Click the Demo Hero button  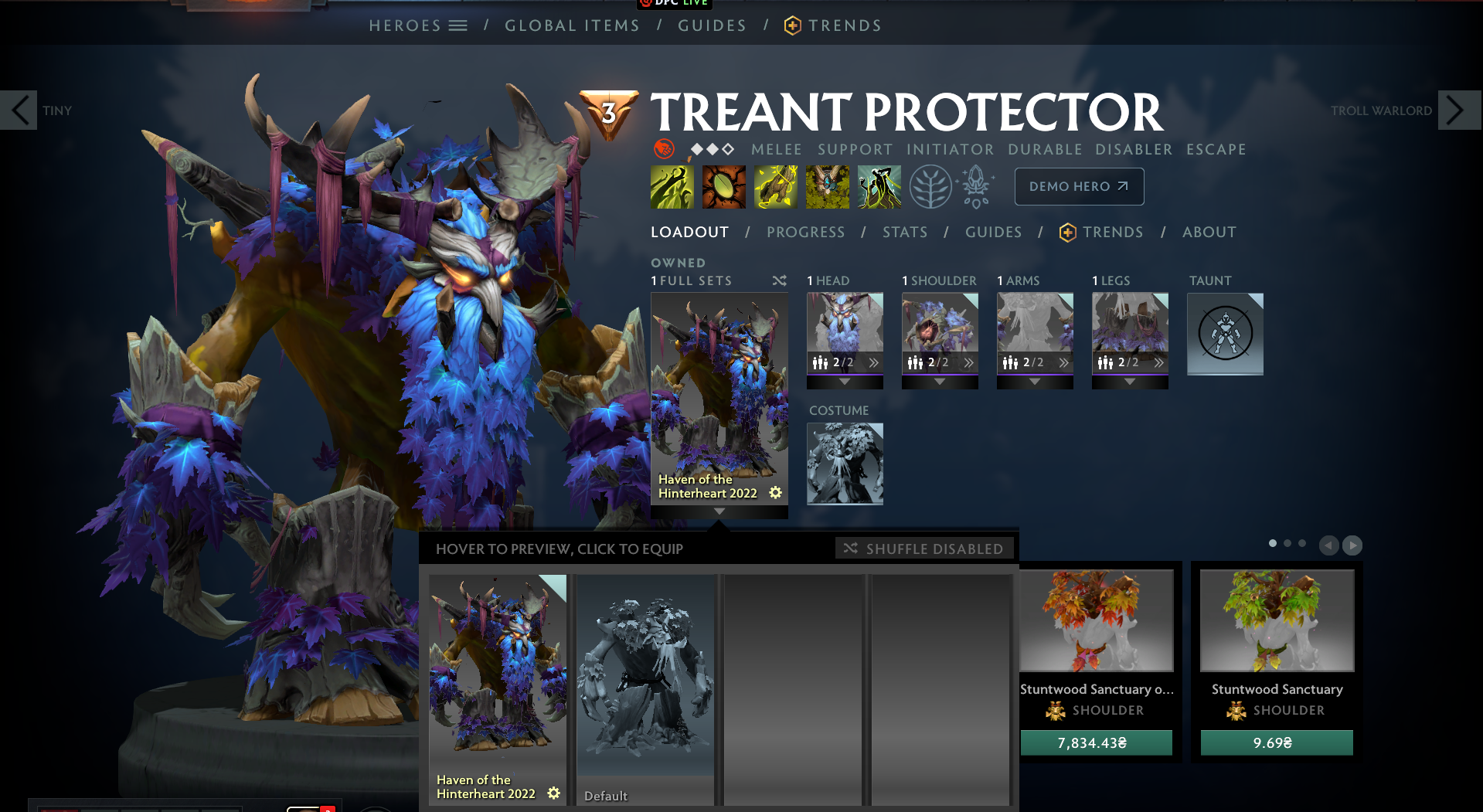[x=1079, y=186]
